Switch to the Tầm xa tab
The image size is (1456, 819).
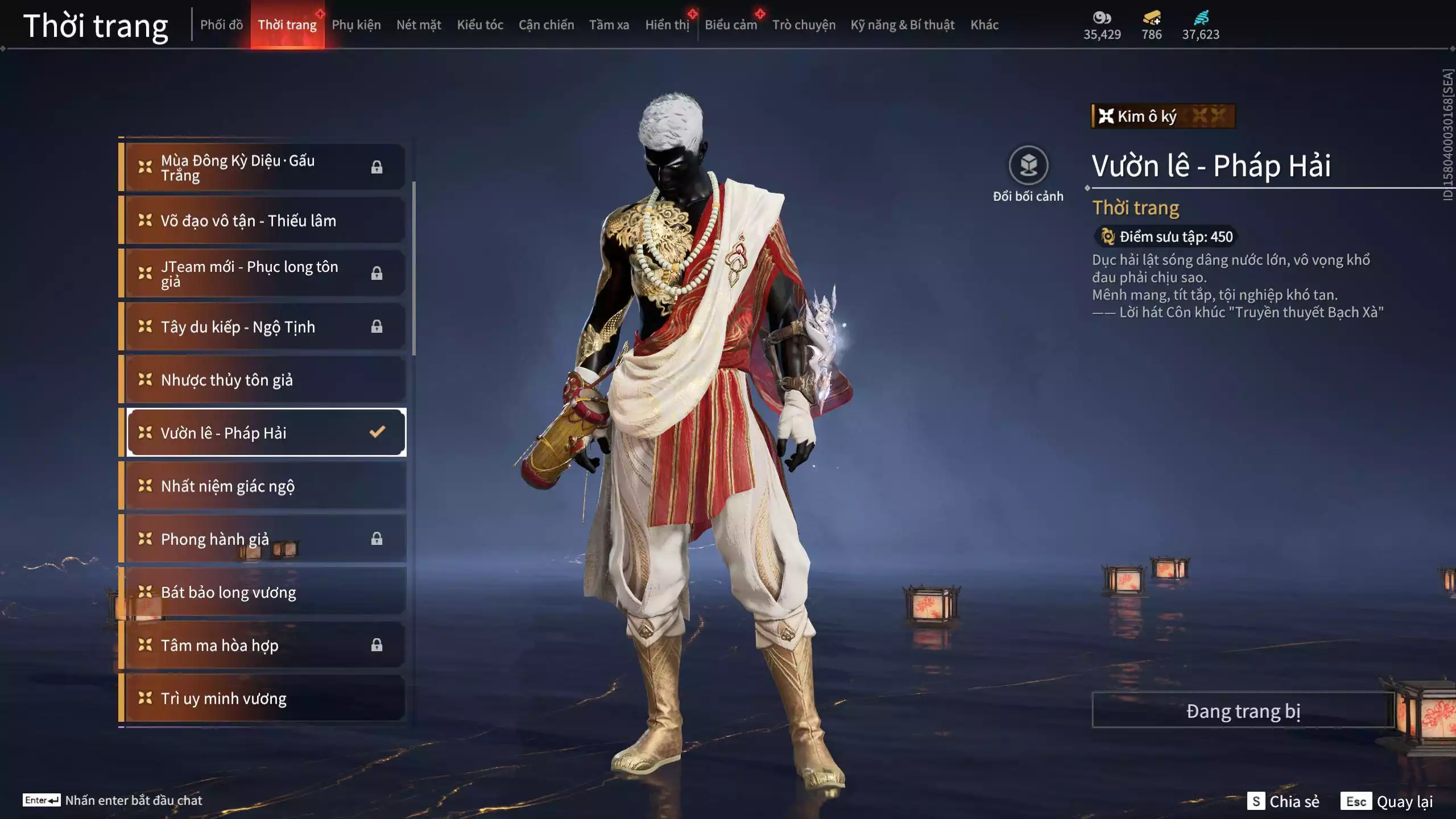pos(609,25)
